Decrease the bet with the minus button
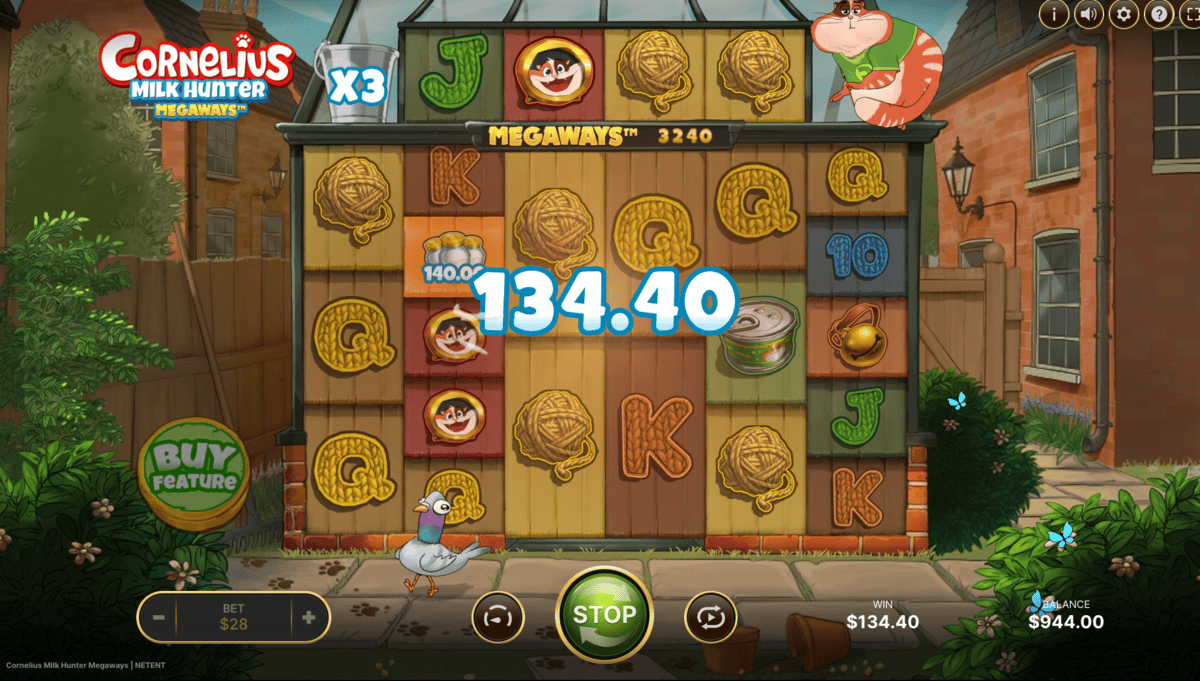 coord(159,617)
